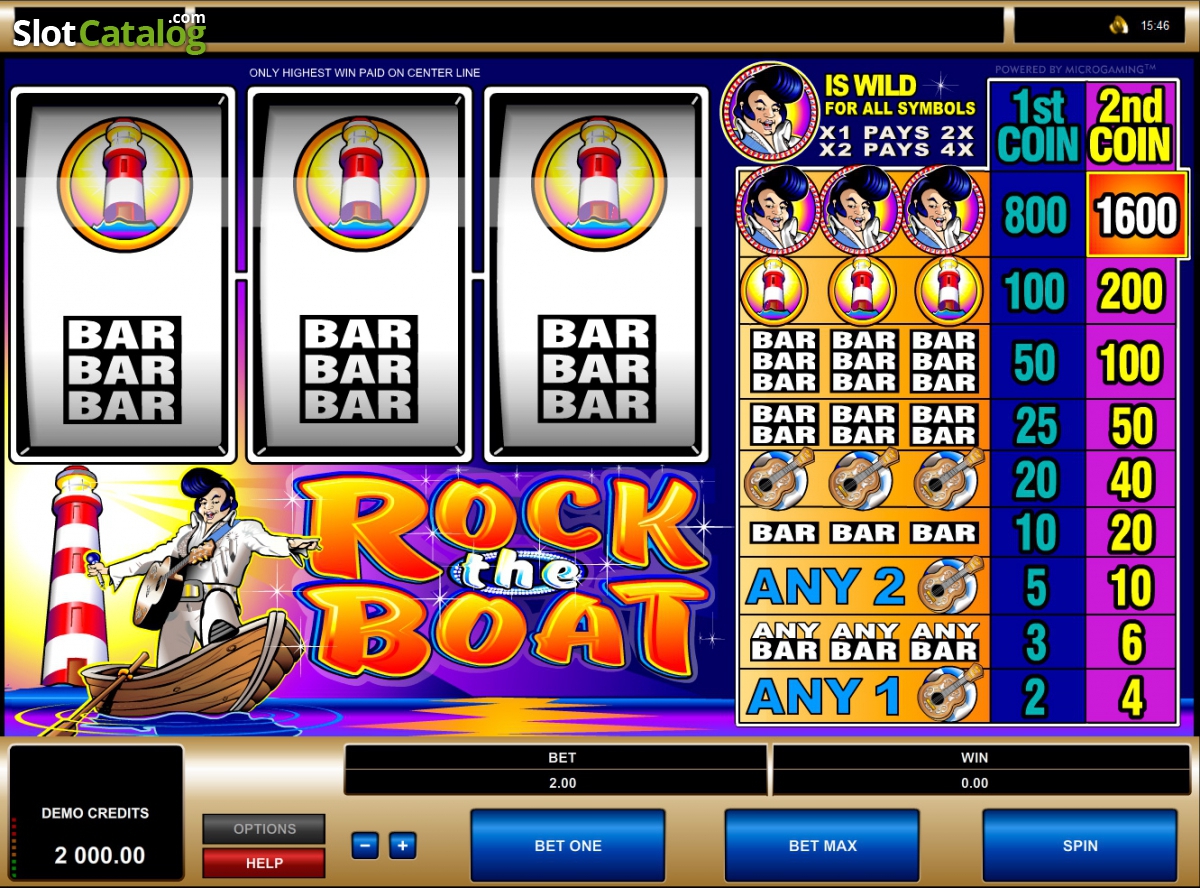Viewport: 1200px width, 888px height.
Task: Decrease the bet with the minus button
Action: tap(365, 846)
